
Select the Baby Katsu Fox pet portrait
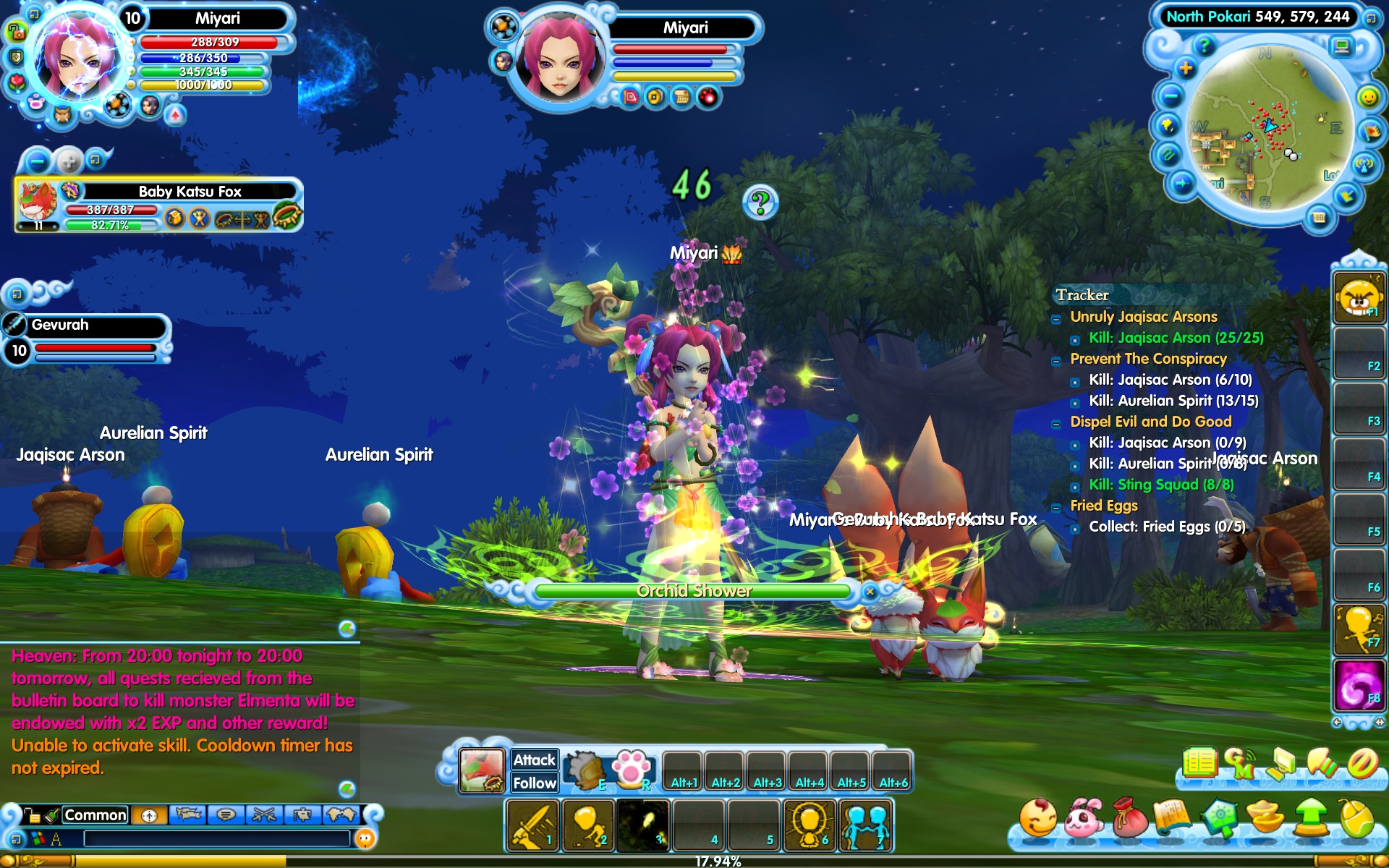click(x=38, y=202)
